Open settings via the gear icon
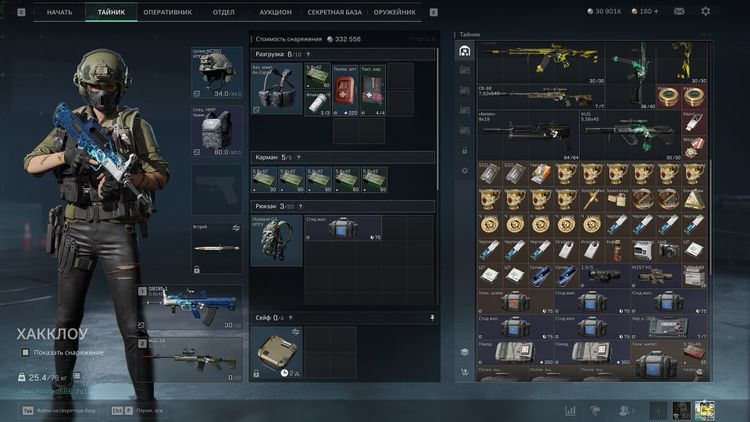 [x=705, y=12]
